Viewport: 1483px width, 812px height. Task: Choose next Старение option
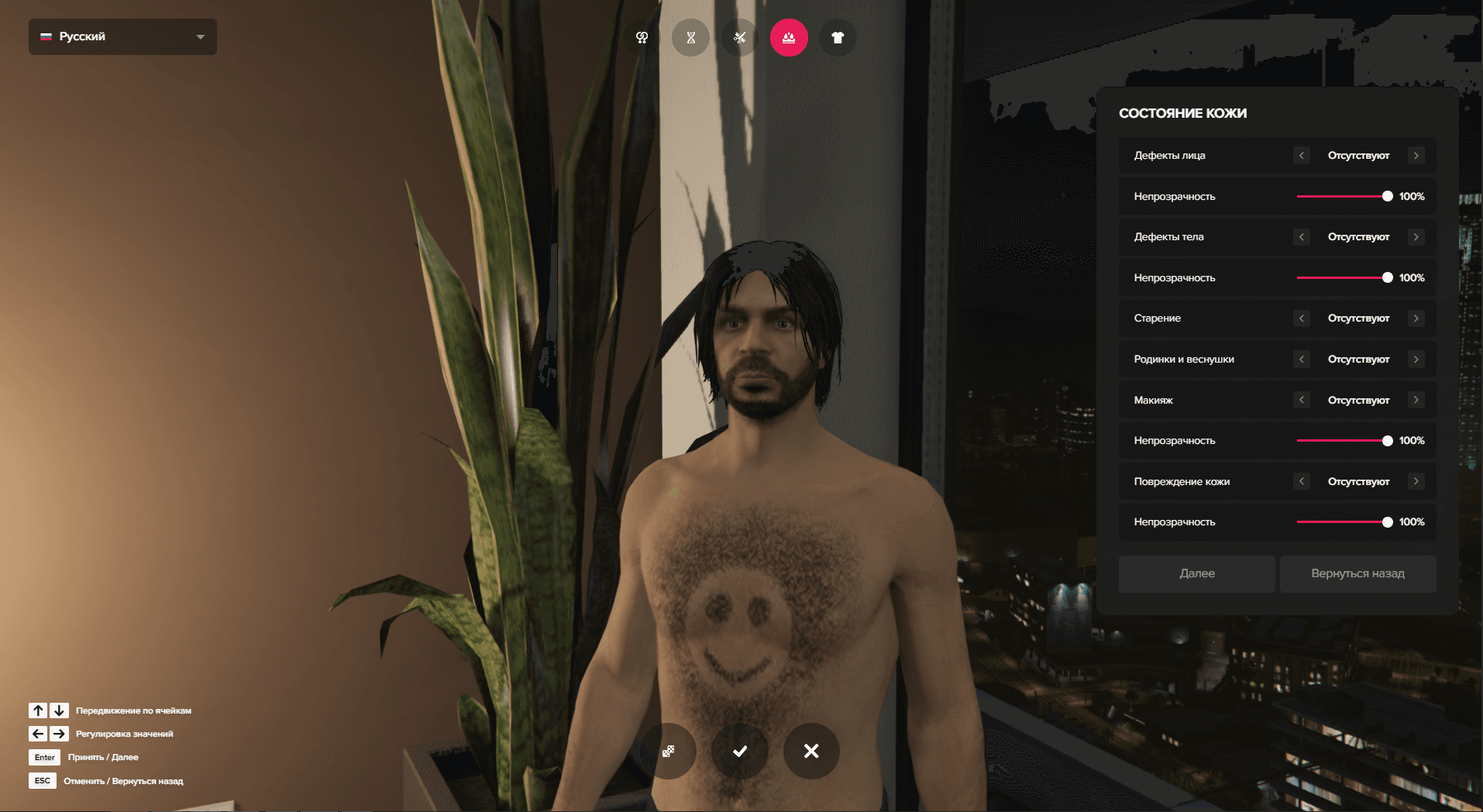coord(1416,318)
